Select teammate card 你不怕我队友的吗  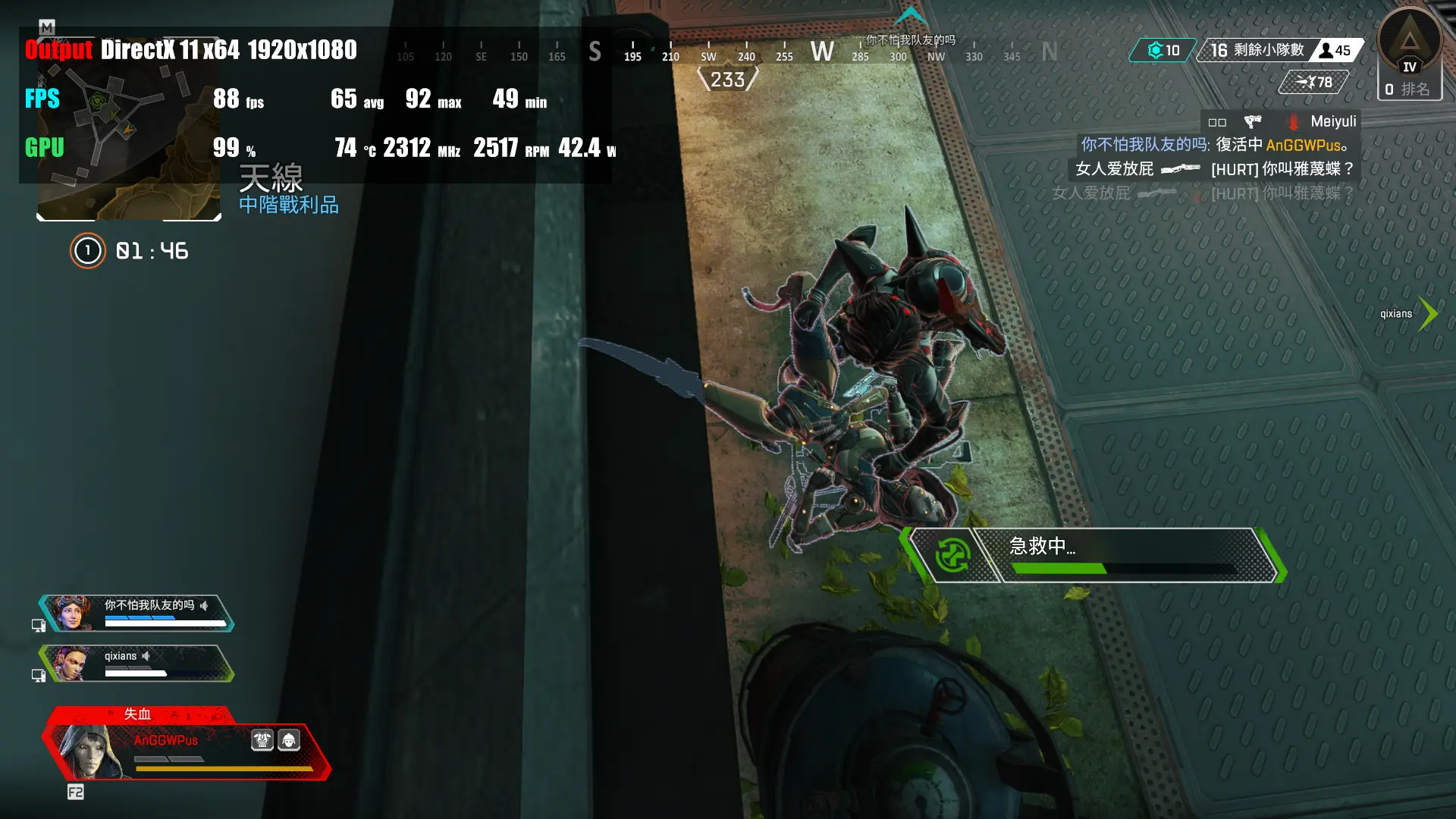tap(136, 613)
